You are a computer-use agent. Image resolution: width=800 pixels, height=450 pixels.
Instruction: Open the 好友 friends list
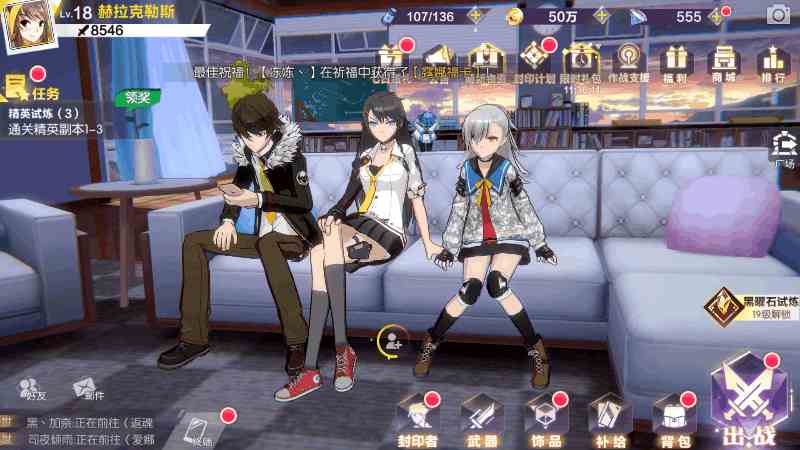(32, 388)
